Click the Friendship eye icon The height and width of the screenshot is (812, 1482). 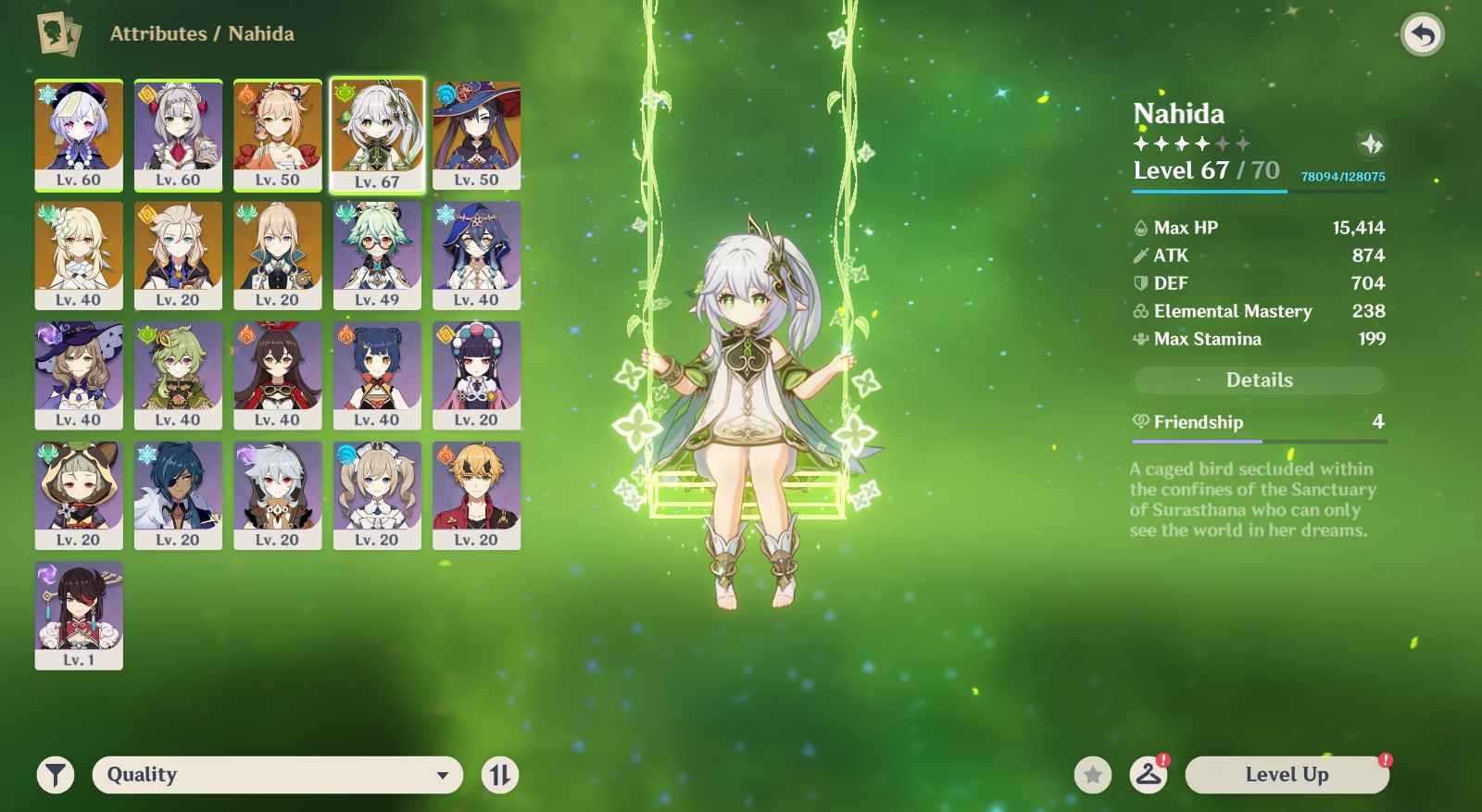[x=1140, y=422]
